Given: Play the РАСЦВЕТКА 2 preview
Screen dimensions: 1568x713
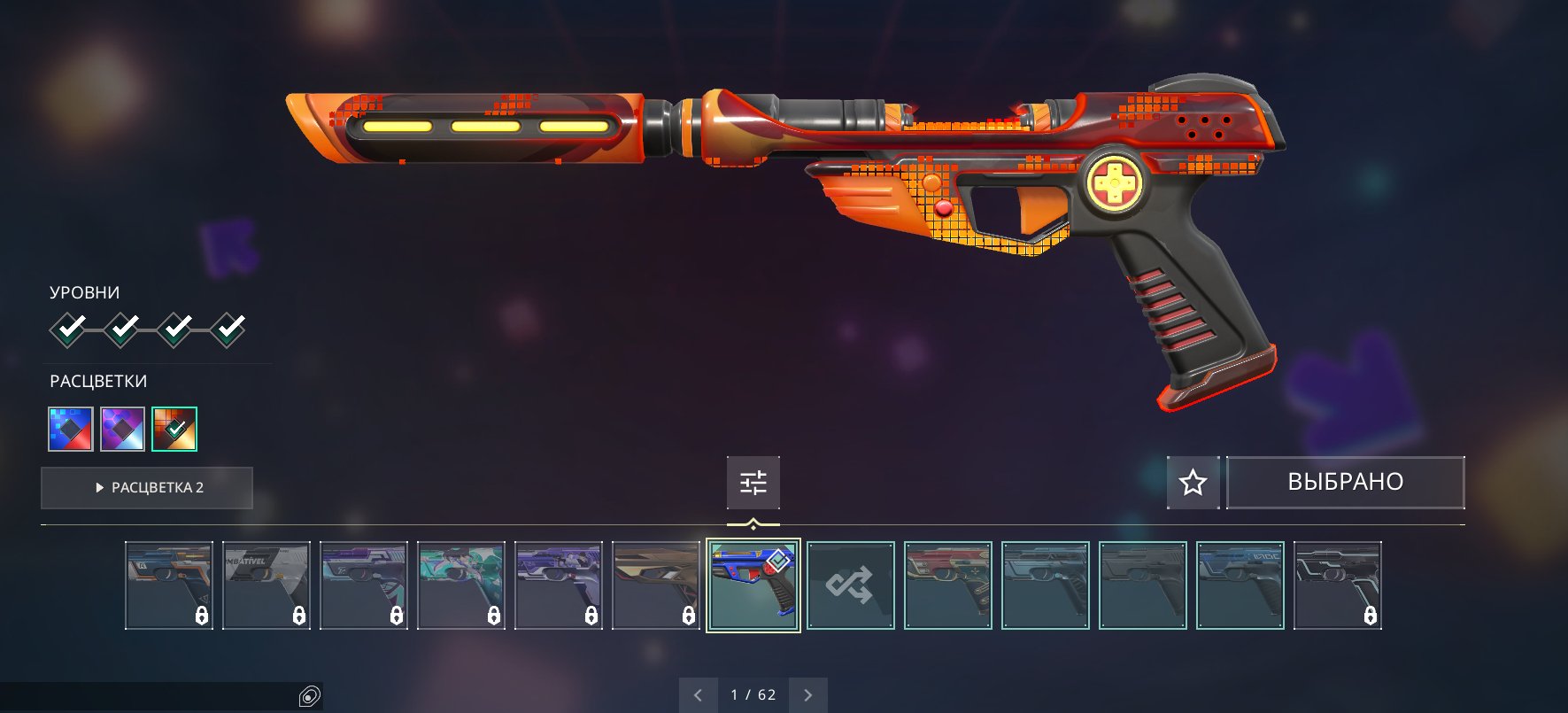Looking at the screenshot, I should (x=147, y=488).
